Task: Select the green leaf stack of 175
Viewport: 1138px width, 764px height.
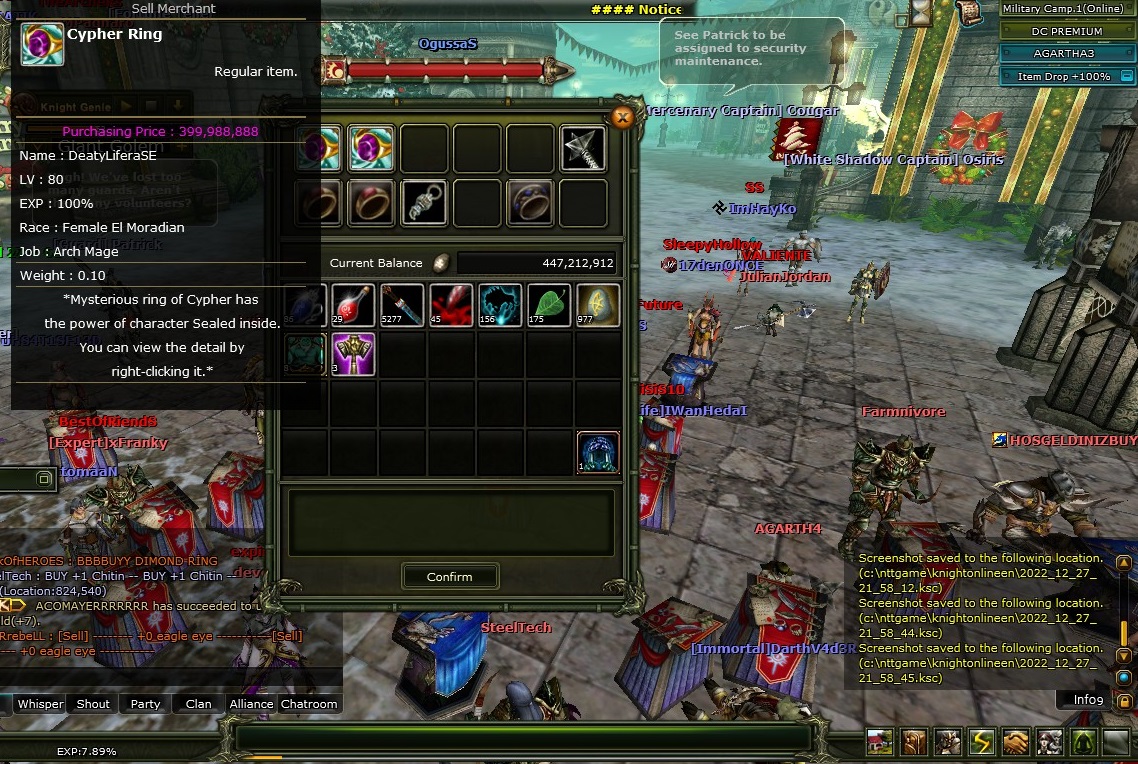Action: pyautogui.click(x=548, y=305)
